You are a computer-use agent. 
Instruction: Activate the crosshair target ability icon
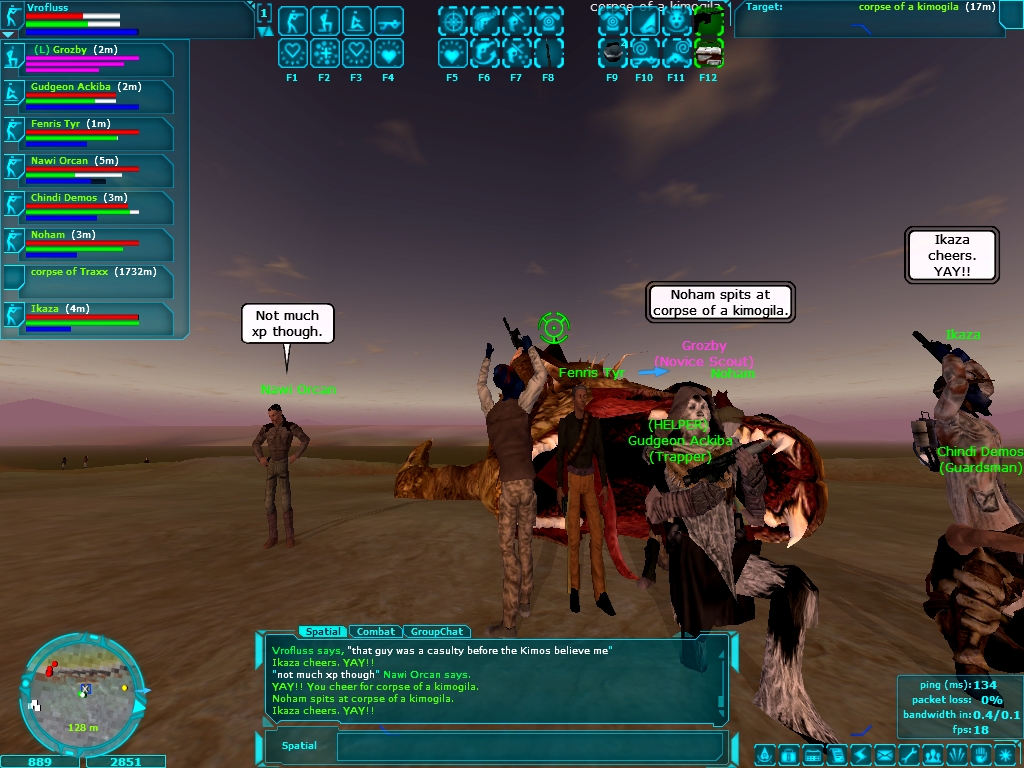click(x=453, y=21)
